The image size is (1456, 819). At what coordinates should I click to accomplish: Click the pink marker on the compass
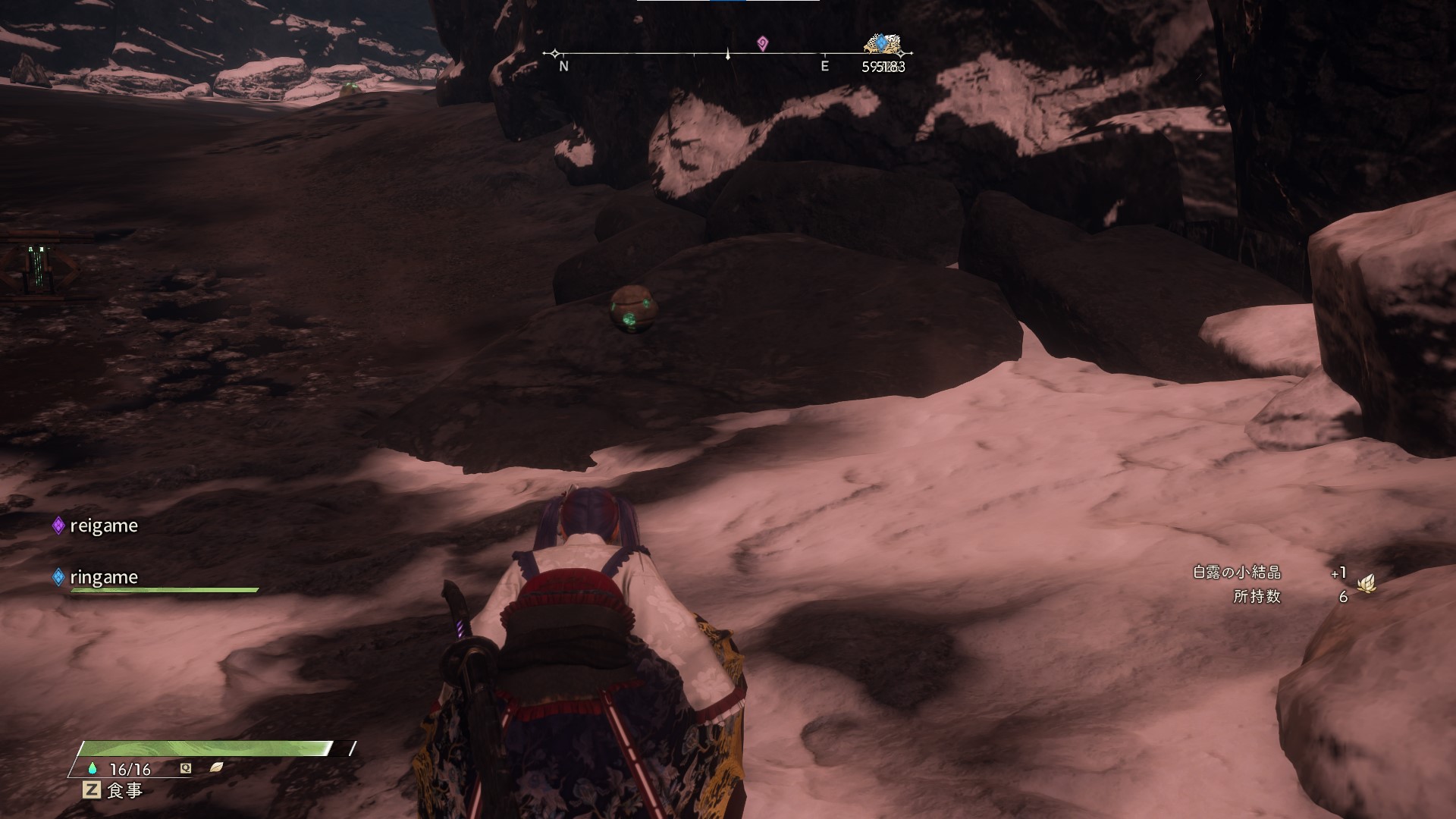point(762,44)
